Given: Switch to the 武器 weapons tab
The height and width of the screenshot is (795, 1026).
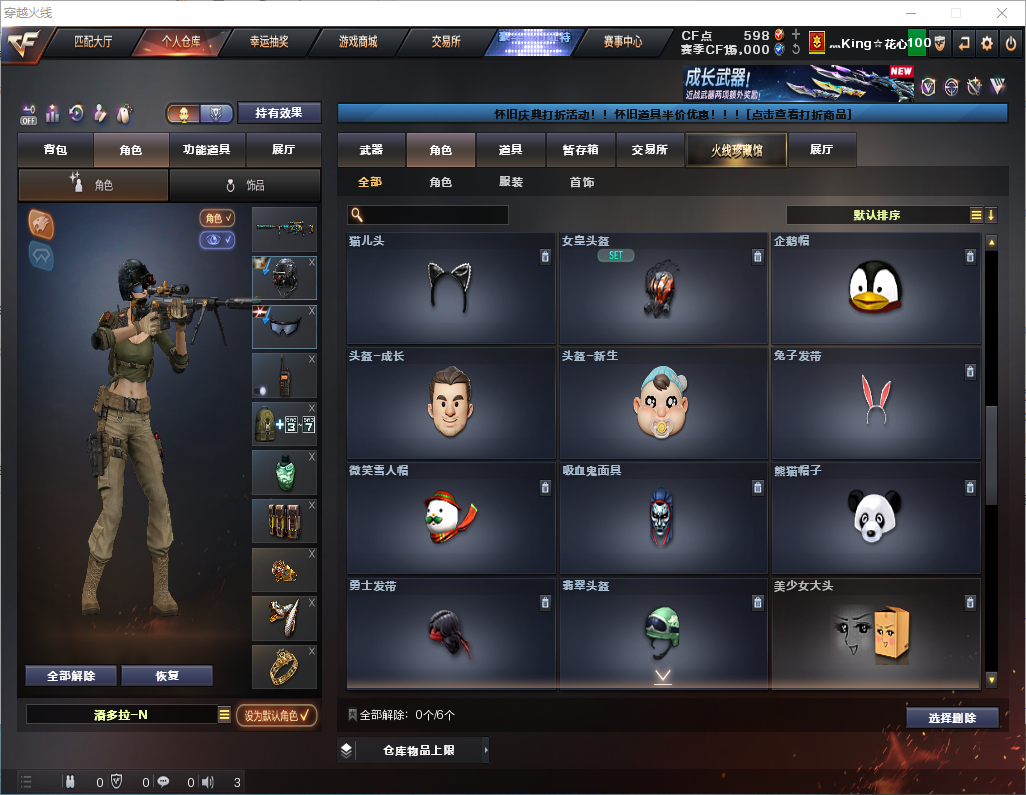Looking at the screenshot, I should (371, 150).
